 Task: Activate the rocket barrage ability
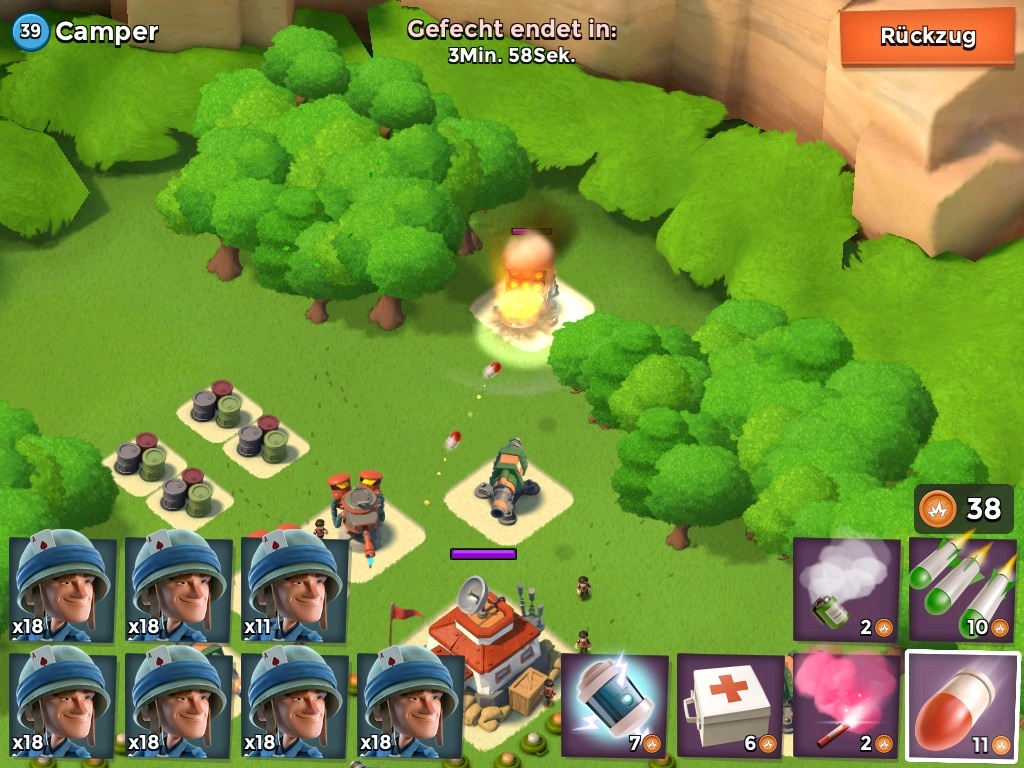(961, 589)
